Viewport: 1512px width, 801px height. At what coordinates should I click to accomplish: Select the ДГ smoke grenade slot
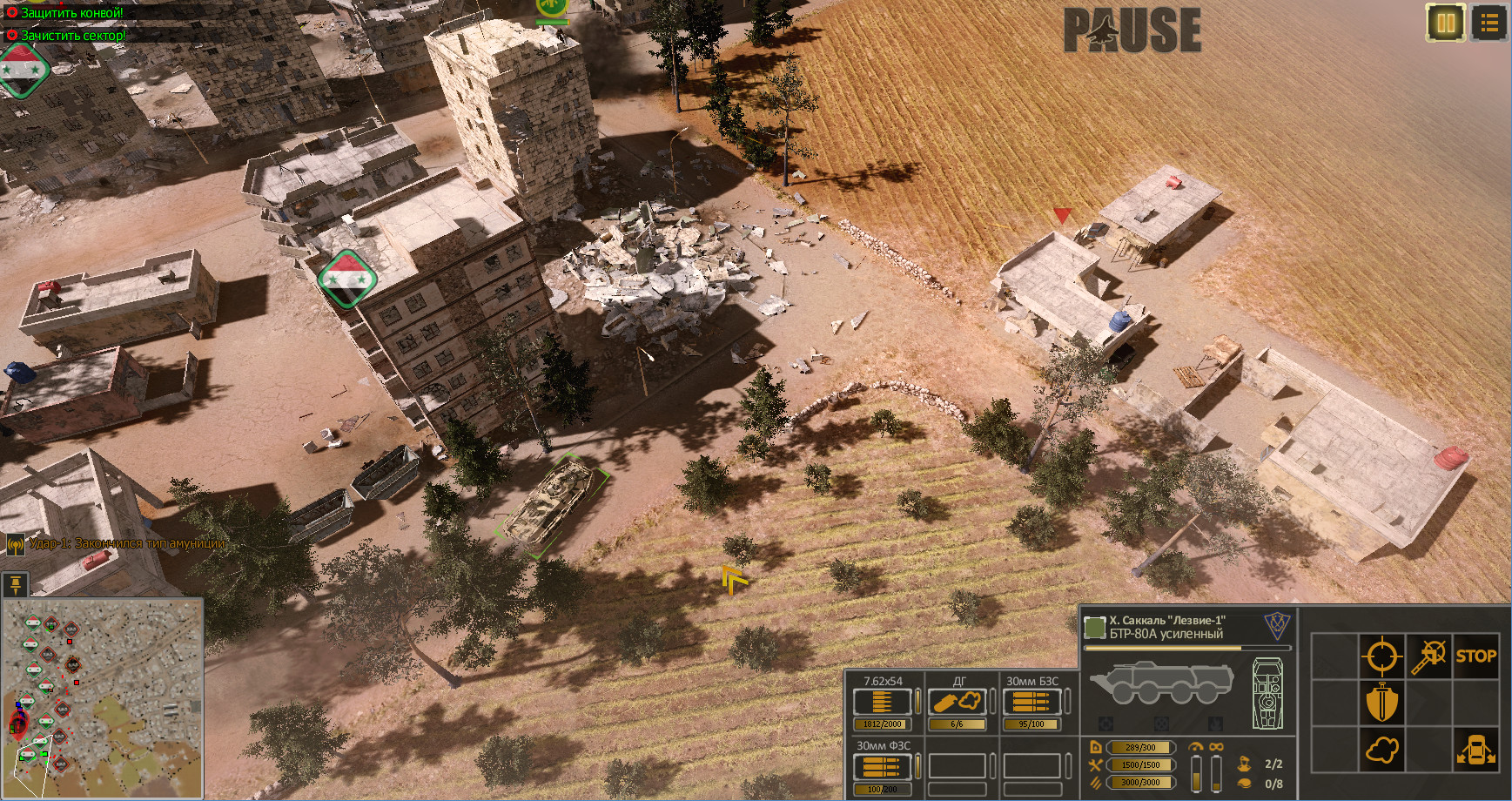coord(956,701)
